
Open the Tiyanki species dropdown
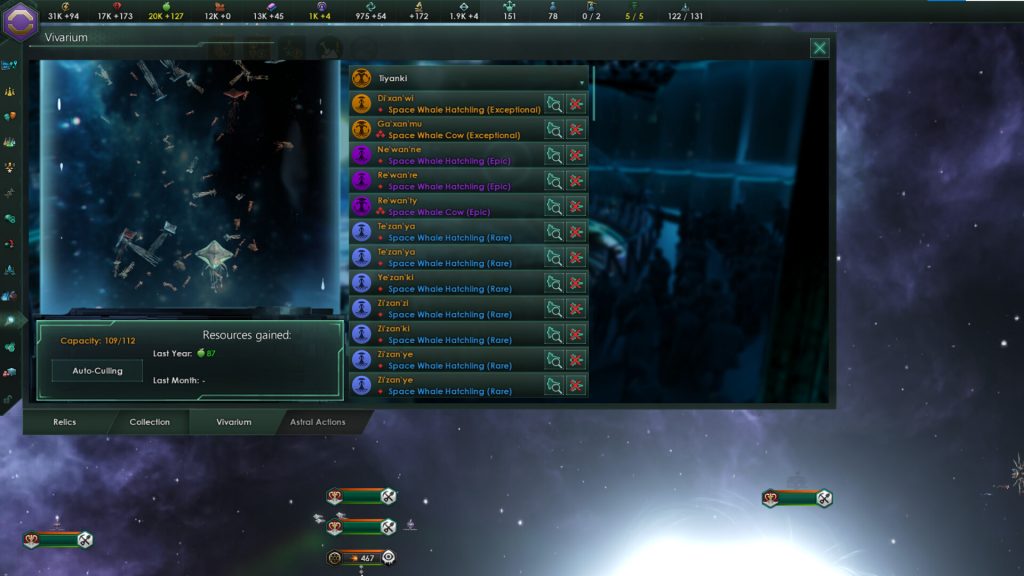[470, 78]
